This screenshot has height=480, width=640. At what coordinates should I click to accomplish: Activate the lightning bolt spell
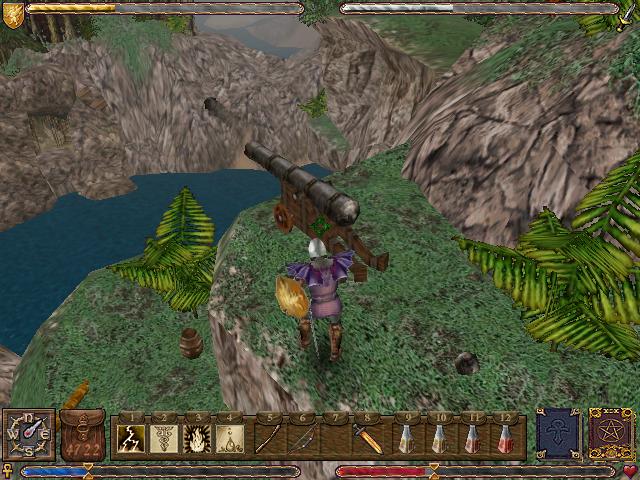click(131, 438)
